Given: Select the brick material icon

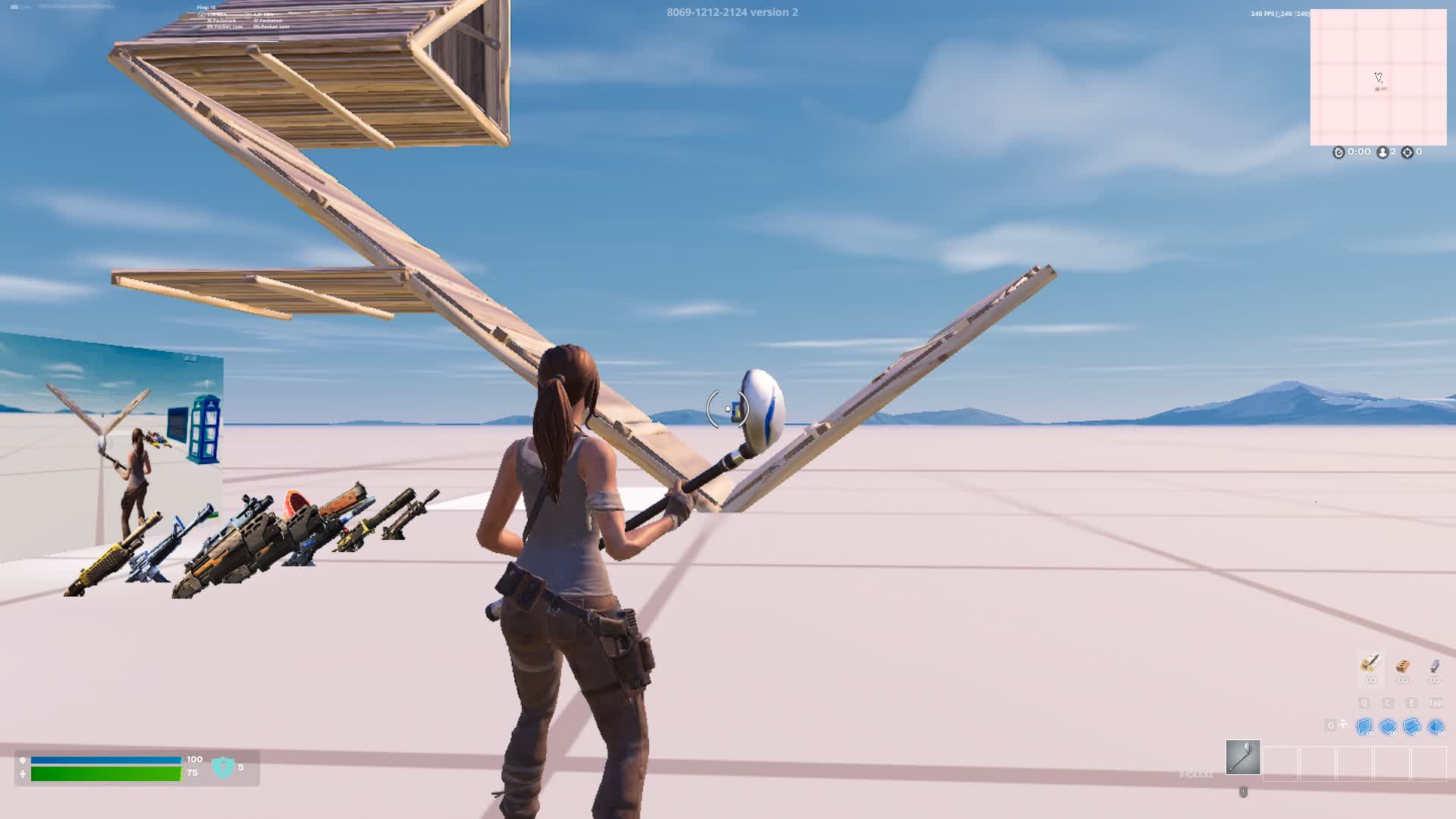Looking at the screenshot, I should (x=1401, y=666).
